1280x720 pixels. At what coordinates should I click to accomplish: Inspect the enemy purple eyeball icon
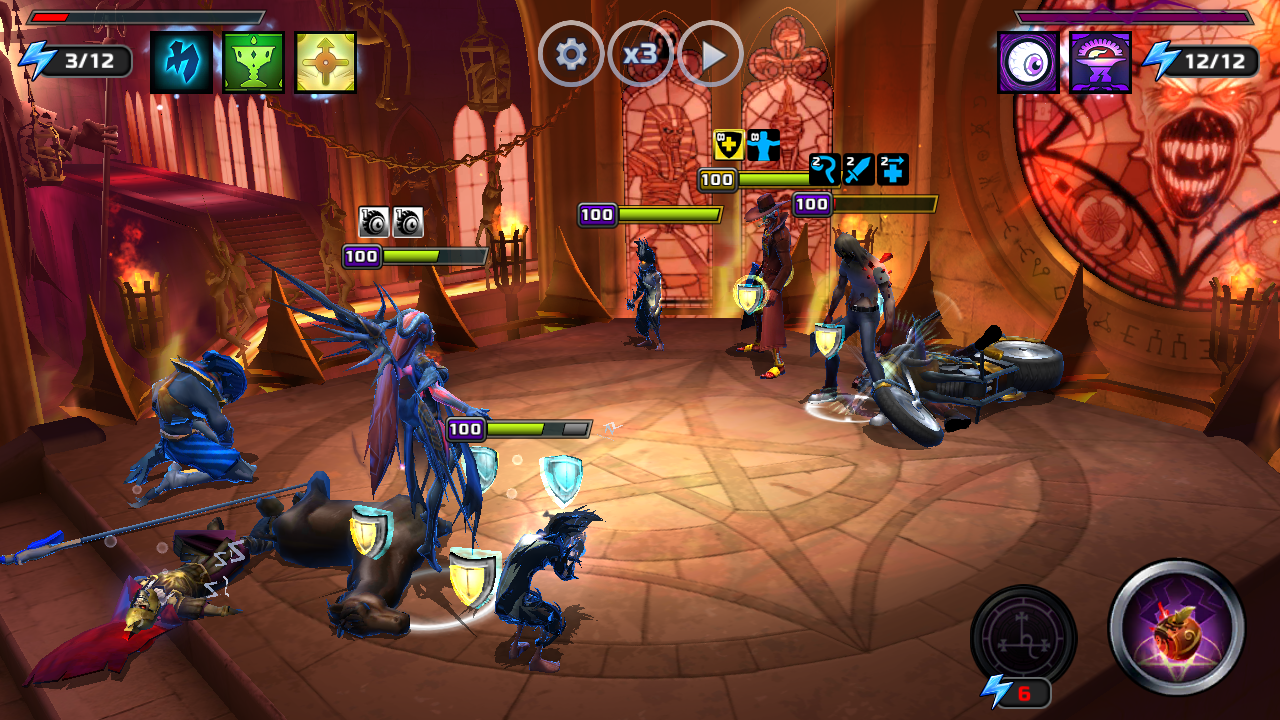[x=1028, y=62]
